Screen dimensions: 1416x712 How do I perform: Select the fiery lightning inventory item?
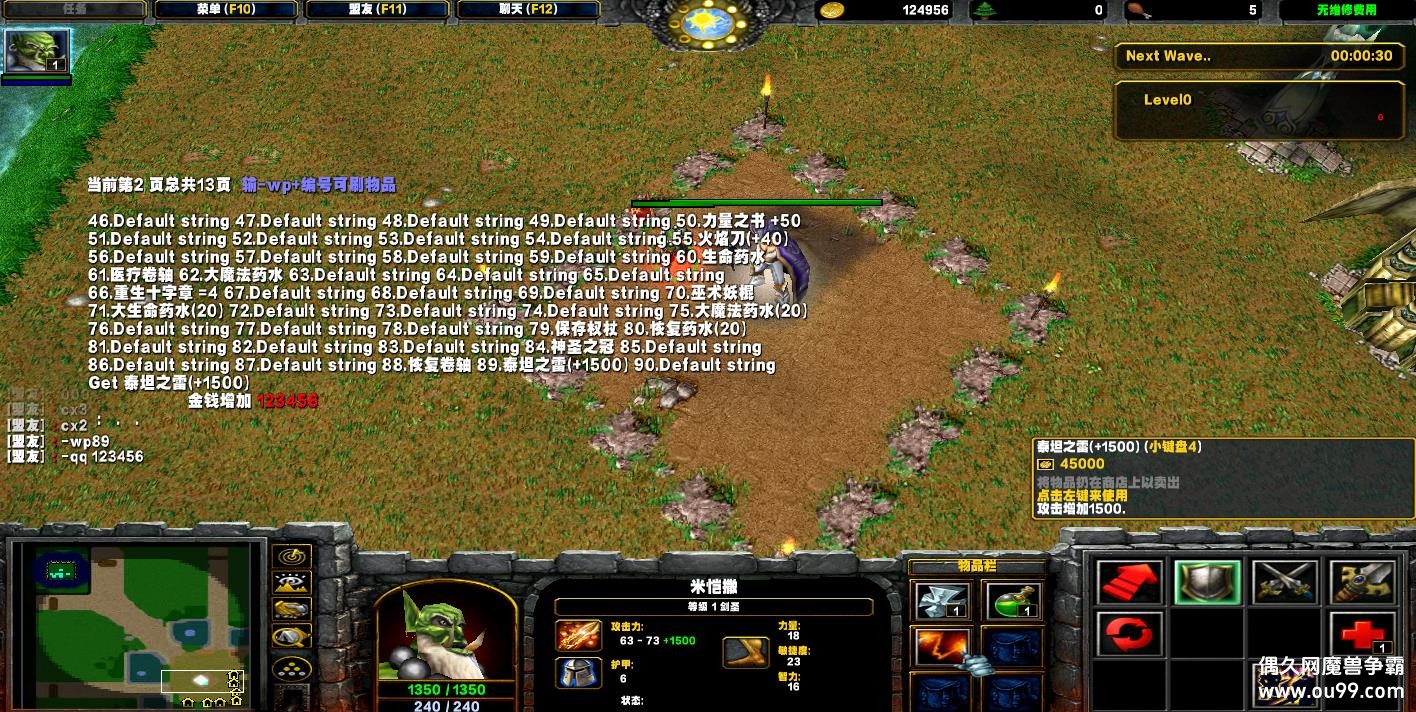[941, 647]
